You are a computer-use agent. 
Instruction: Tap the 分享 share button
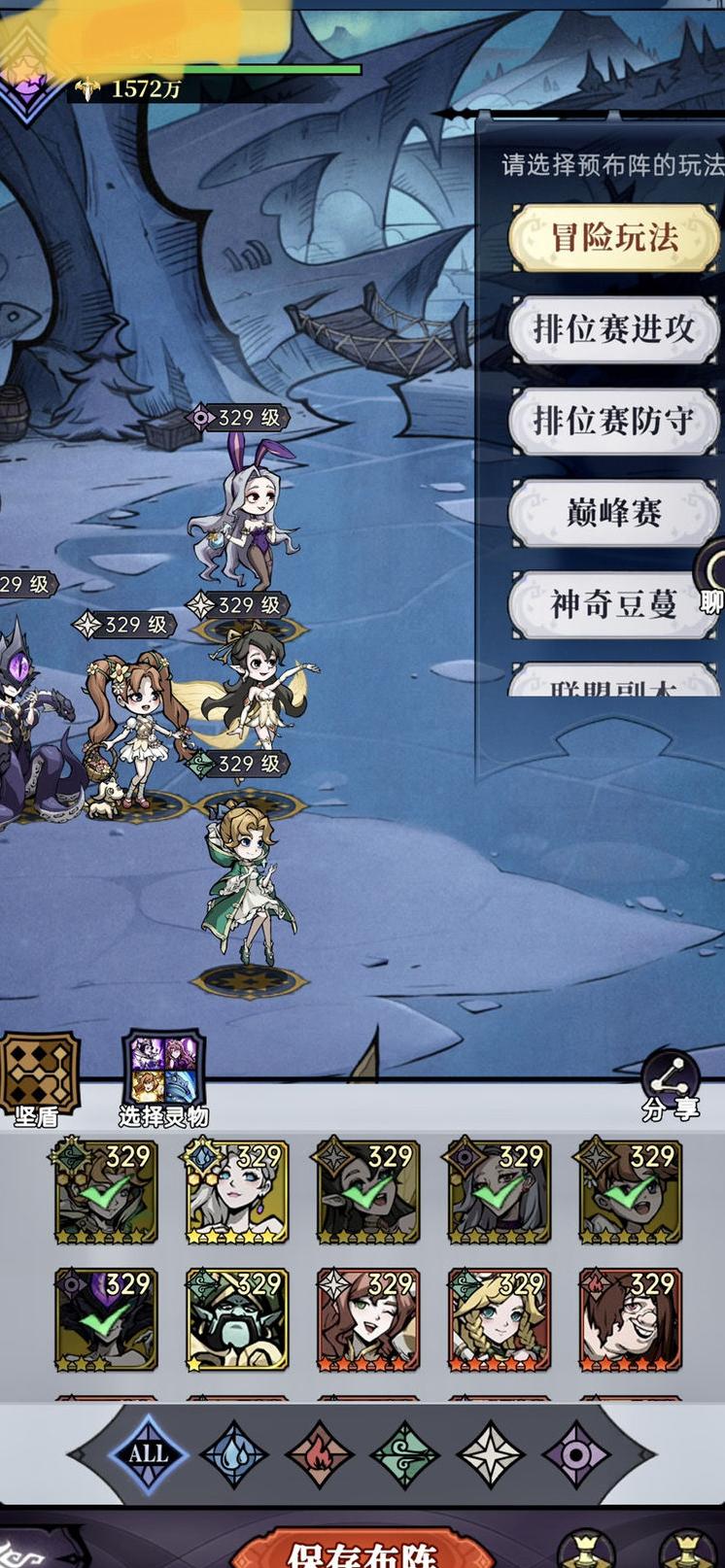tap(671, 1086)
